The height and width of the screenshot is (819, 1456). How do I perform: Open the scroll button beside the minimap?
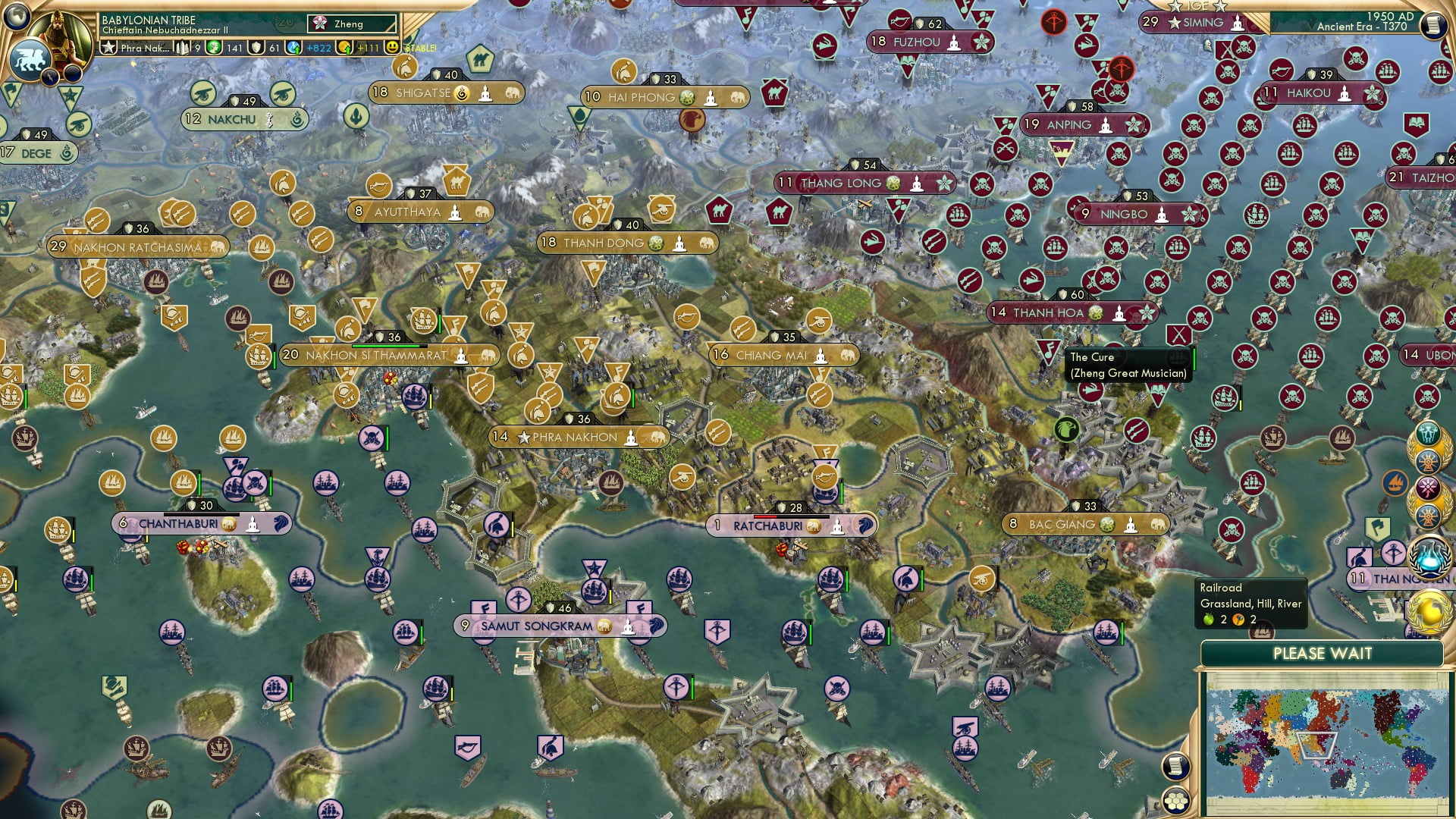coord(1174,766)
